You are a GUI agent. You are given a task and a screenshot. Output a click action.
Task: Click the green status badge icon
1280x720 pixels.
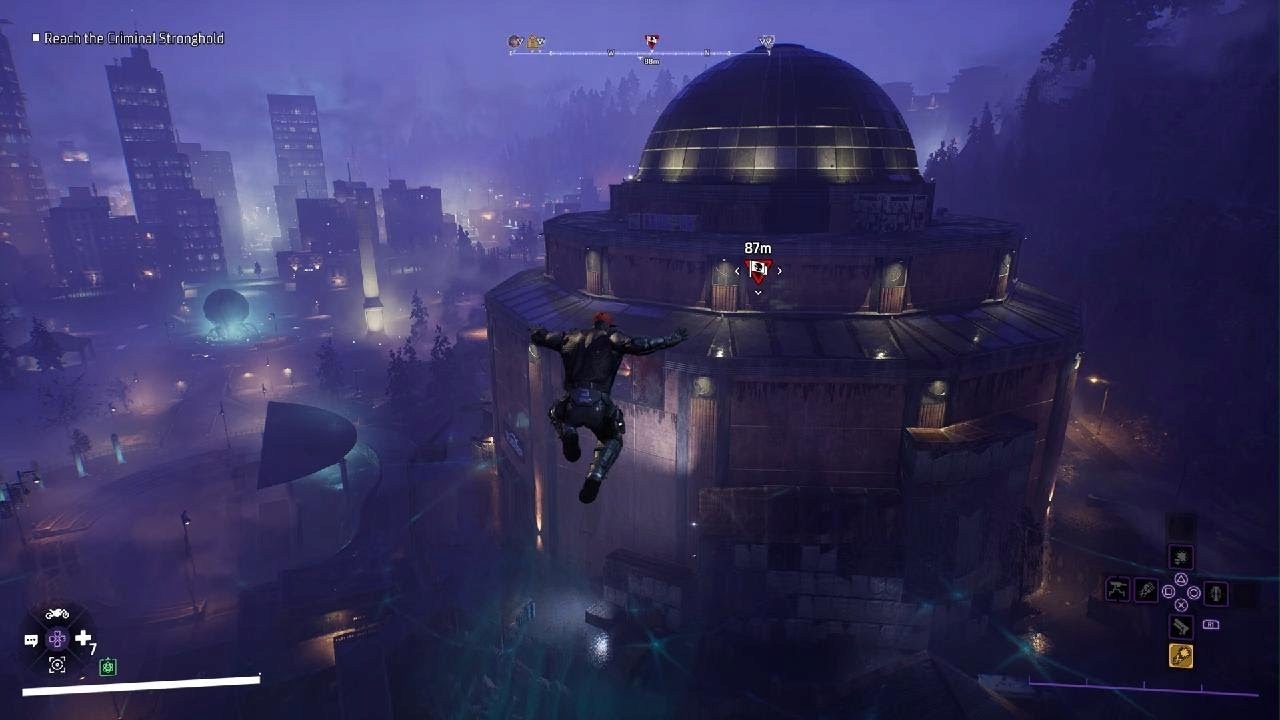108,667
